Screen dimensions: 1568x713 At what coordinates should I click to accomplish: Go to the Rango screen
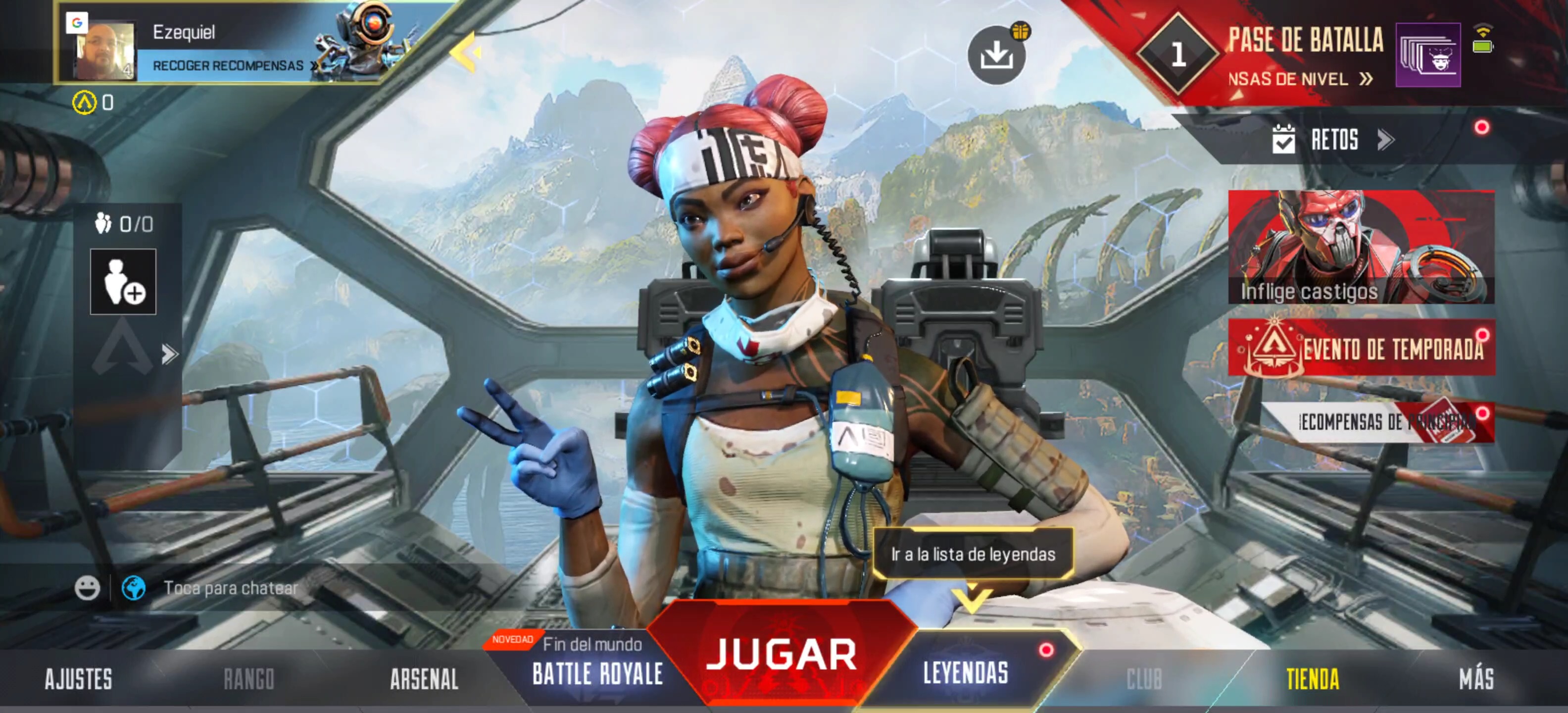point(249,679)
